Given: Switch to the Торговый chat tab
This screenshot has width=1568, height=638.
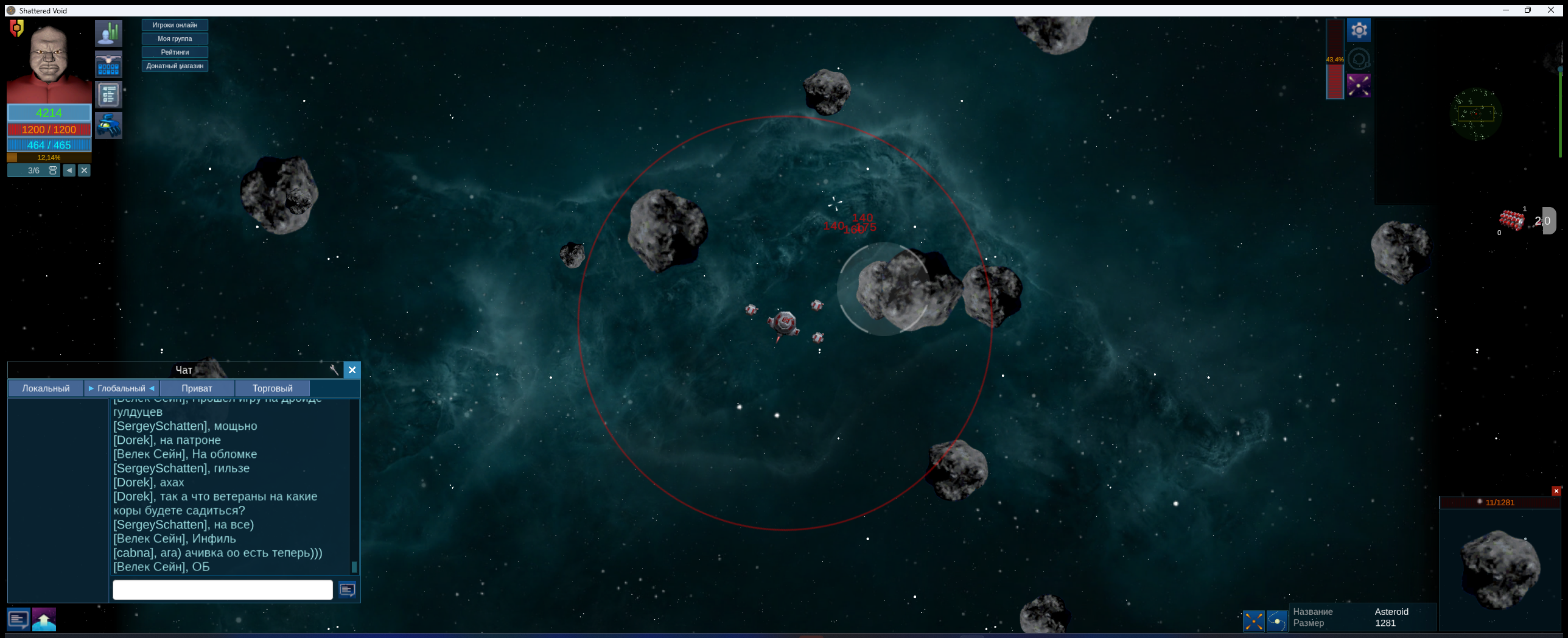Looking at the screenshot, I should (x=272, y=388).
